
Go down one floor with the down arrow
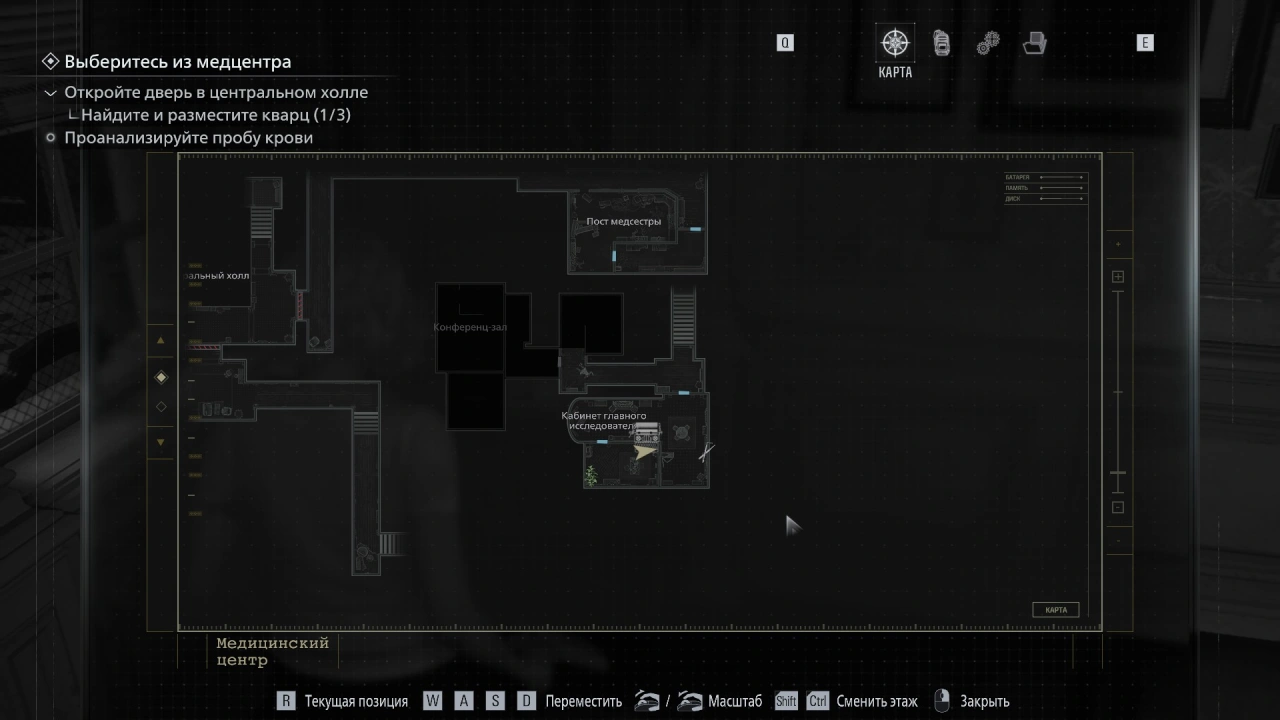coord(161,442)
